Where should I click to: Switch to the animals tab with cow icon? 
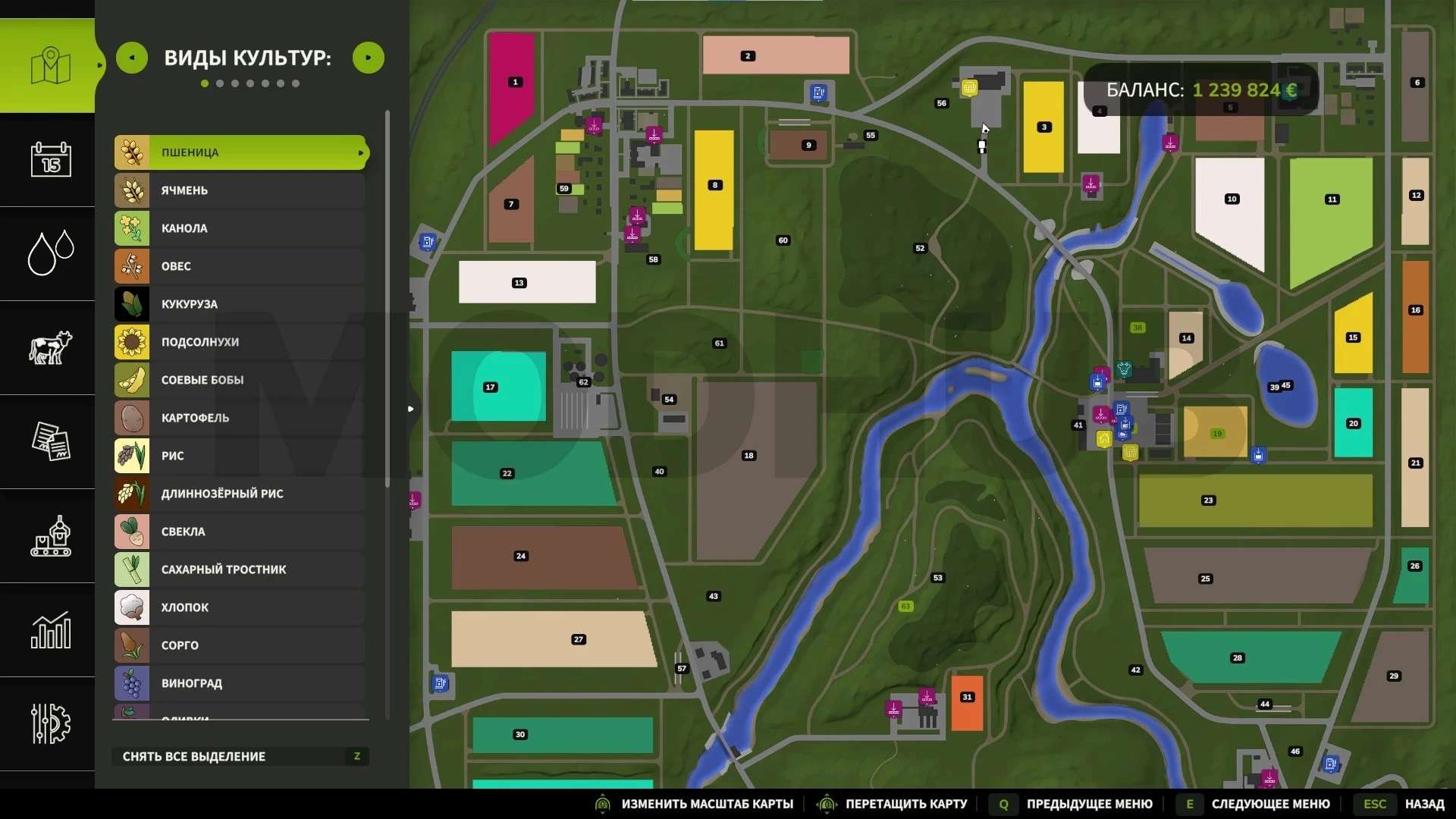tap(50, 348)
